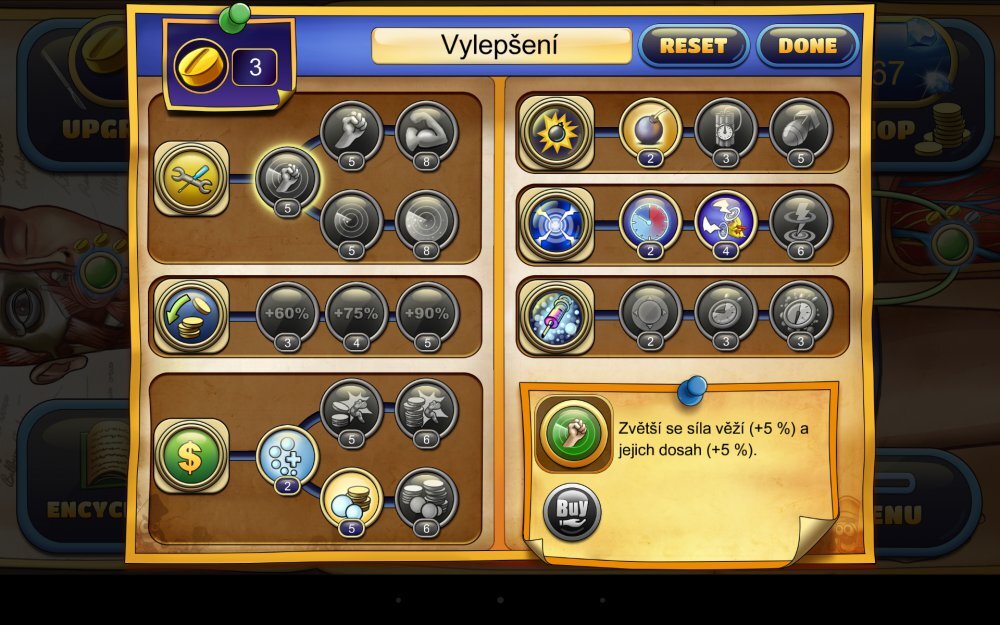Choose the flexed bicep upgrade costing 8
The height and width of the screenshot is (625, 1000).
(427, 131)
